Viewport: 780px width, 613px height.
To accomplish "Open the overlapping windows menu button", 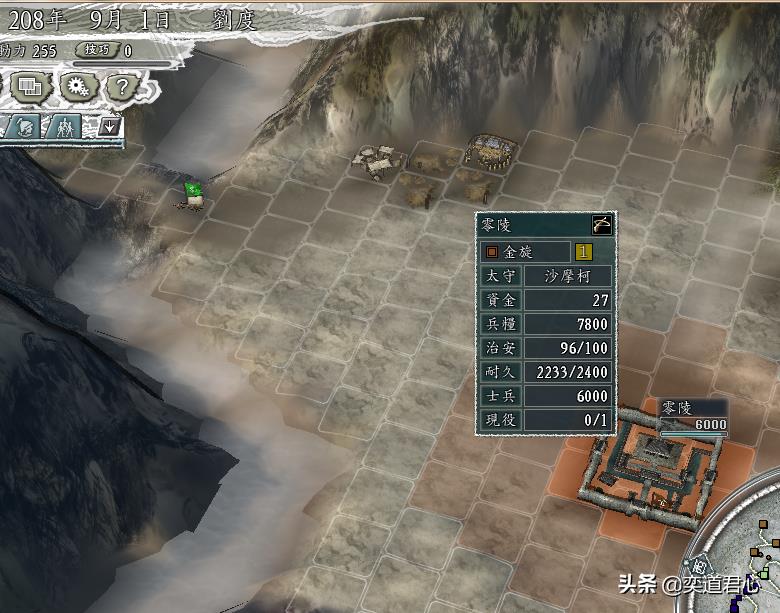I will tap(30, 87).
